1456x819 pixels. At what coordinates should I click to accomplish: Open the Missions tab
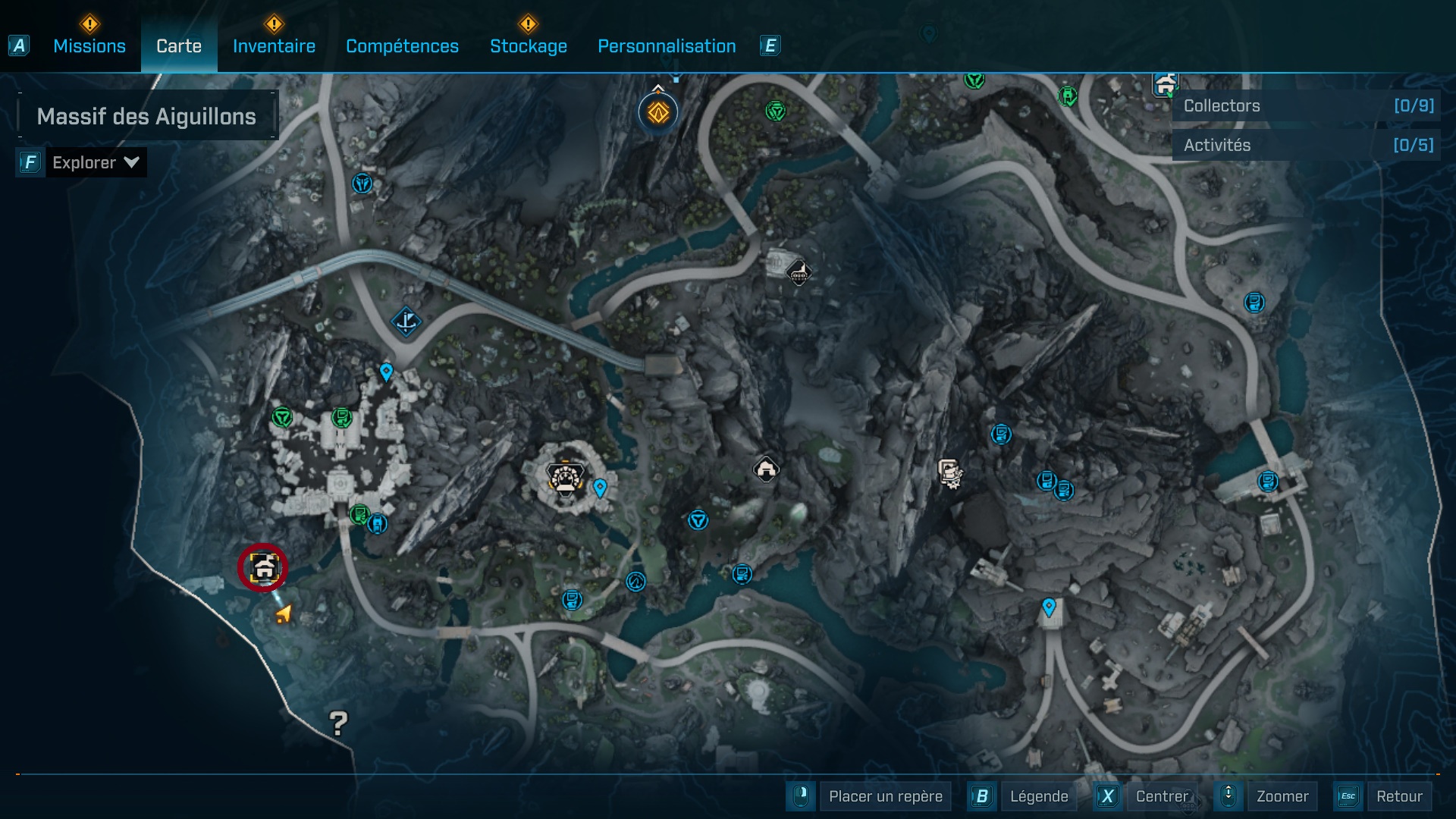point(89,46)
